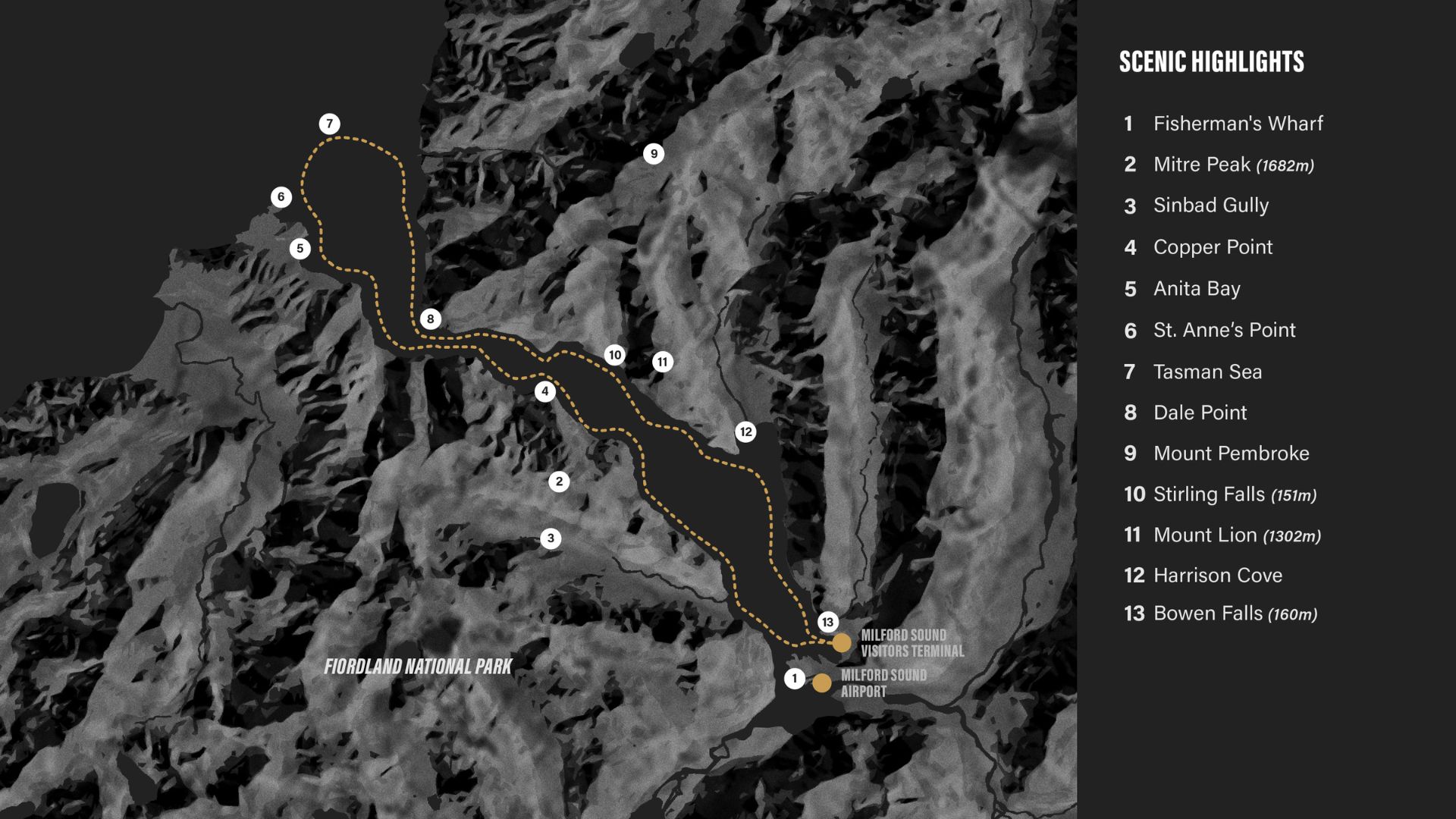Select Harrison Cove legend entry
This screenshot has height=819, width=1456.
click(x=1217, y=576)
